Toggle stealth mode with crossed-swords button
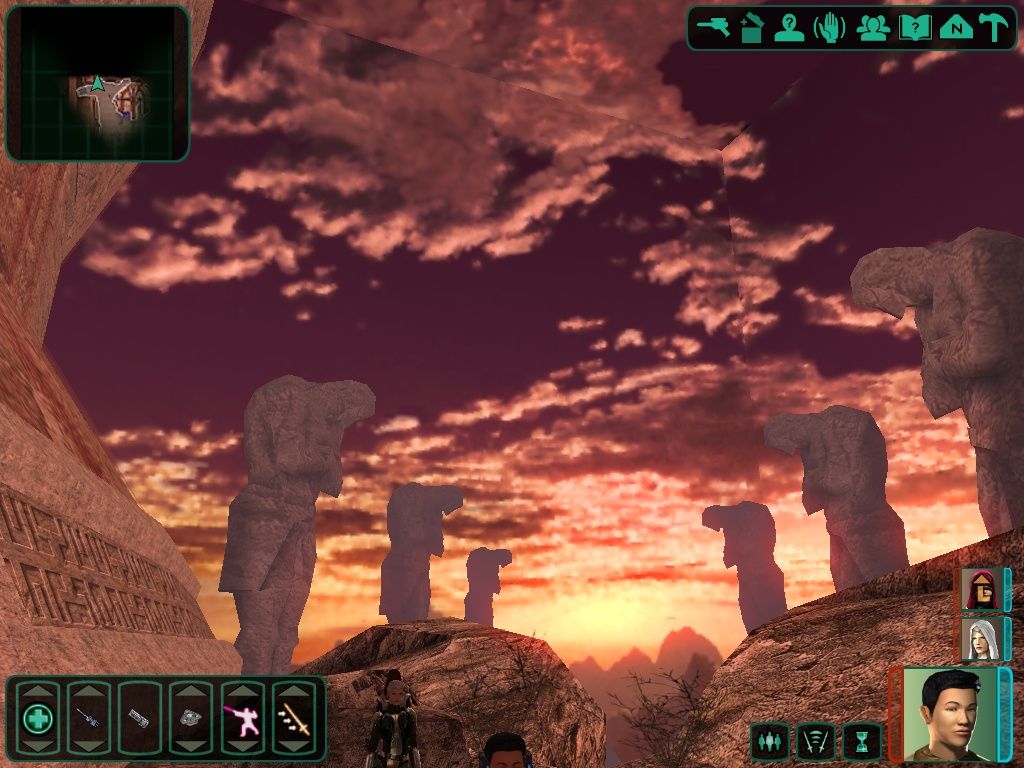The height and width of the screenshot is (768, 1024). point(815,741)
